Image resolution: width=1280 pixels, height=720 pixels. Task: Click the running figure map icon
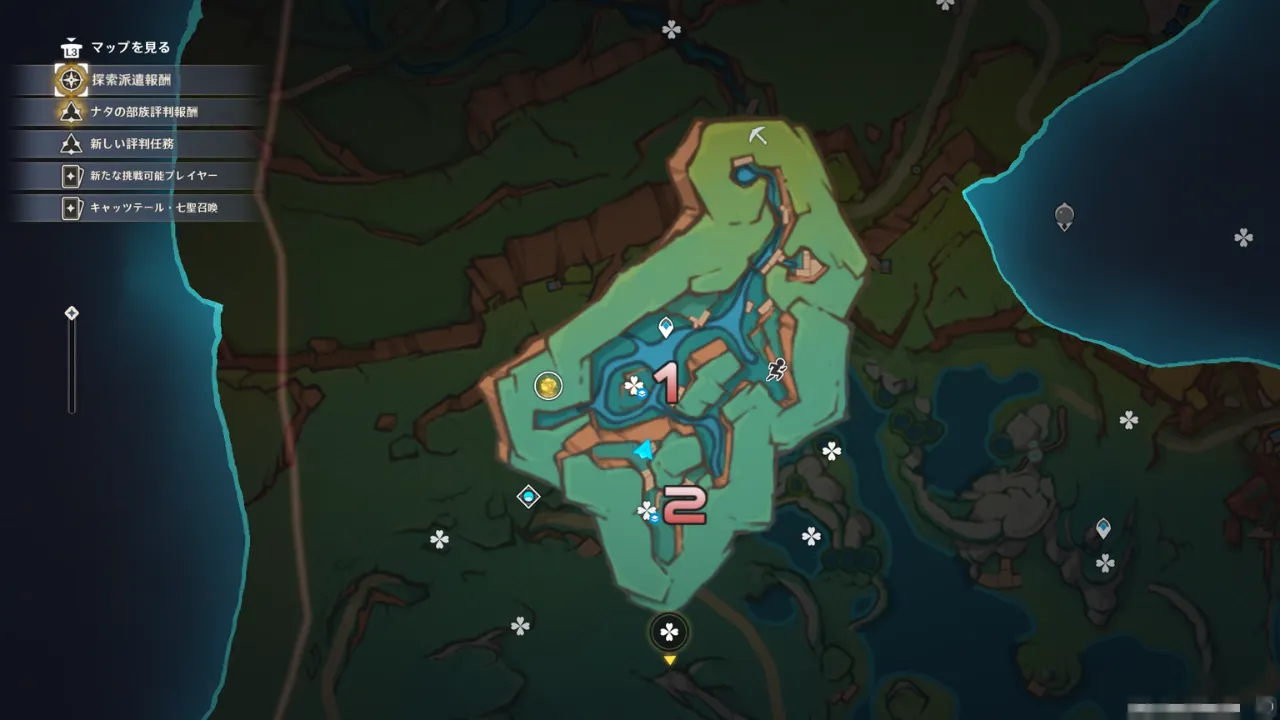(777, 371)
